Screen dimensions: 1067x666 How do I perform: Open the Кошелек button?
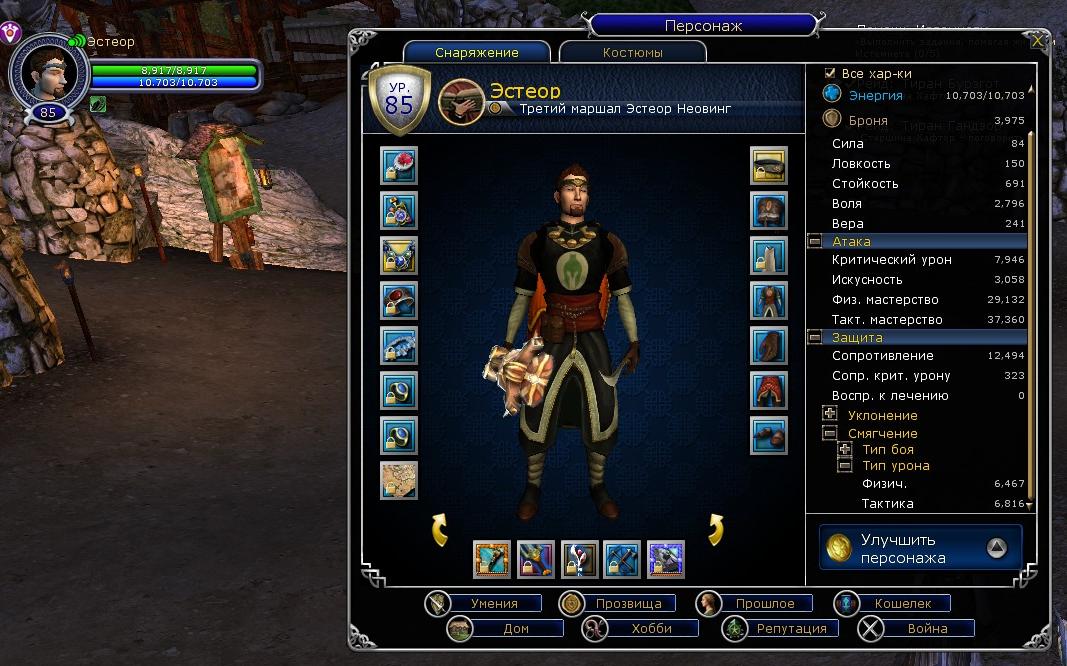pyautogui.click(x=902, y=603)
